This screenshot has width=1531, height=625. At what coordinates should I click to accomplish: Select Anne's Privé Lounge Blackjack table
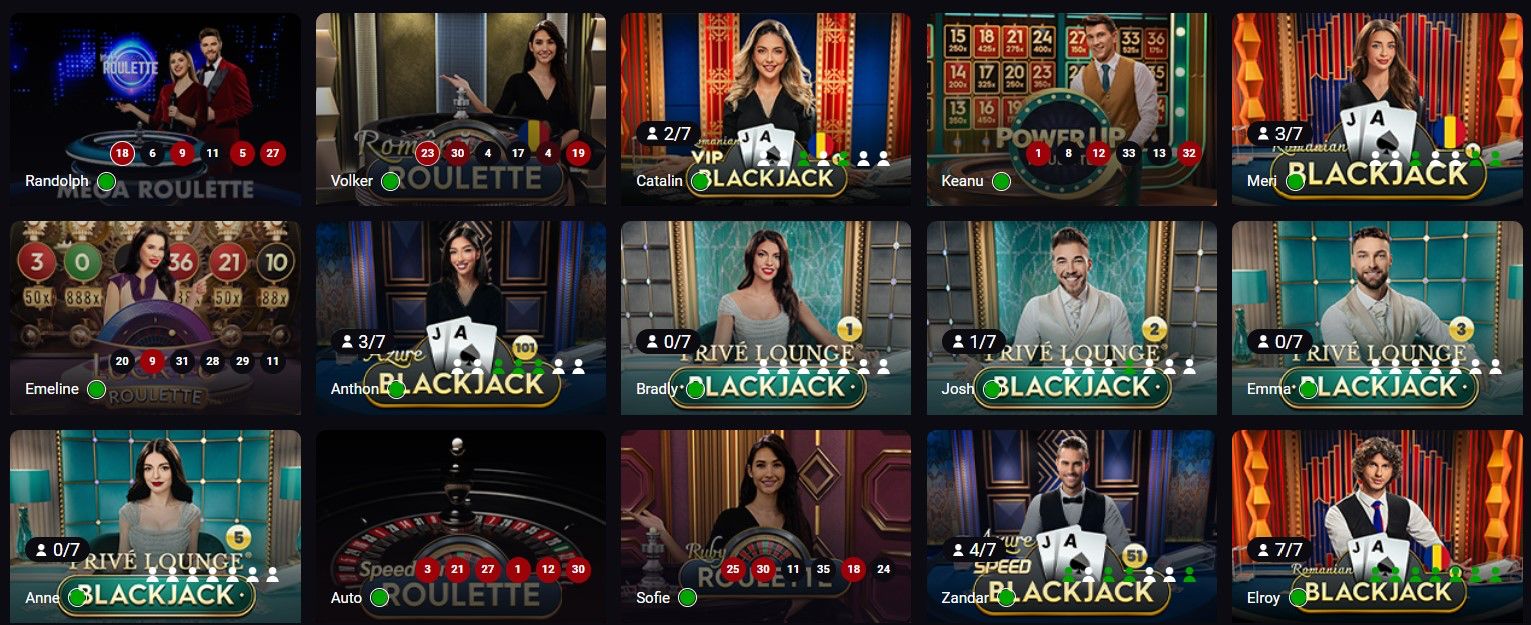point(155,500)
